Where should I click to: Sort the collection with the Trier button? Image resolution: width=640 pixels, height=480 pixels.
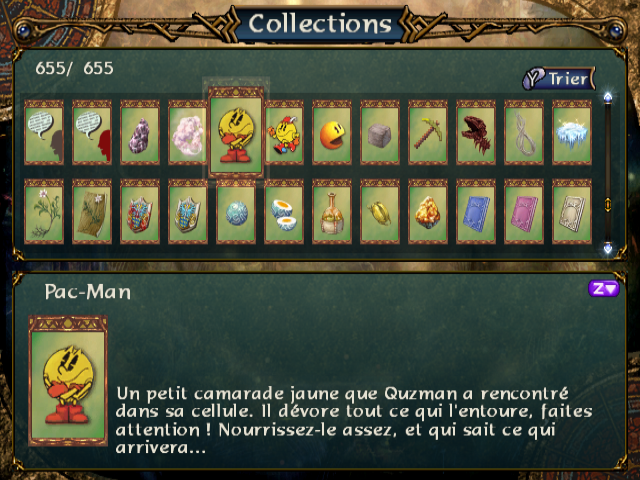click(558, 78)
